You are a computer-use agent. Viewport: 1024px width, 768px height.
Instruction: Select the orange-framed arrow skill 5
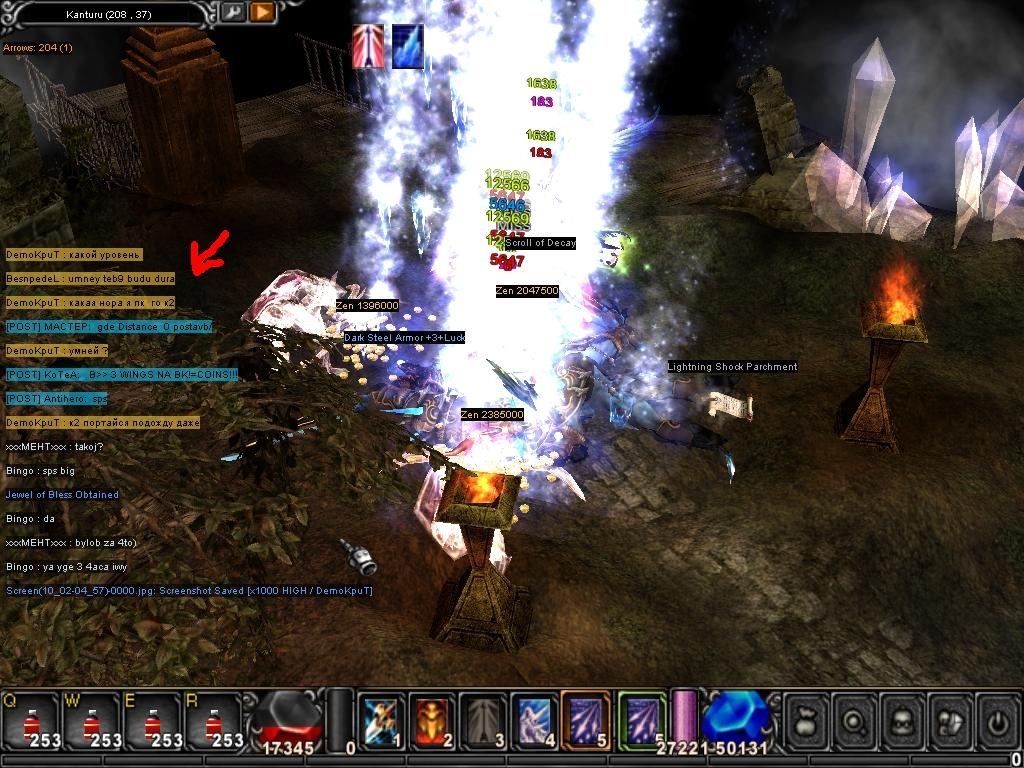587,719
